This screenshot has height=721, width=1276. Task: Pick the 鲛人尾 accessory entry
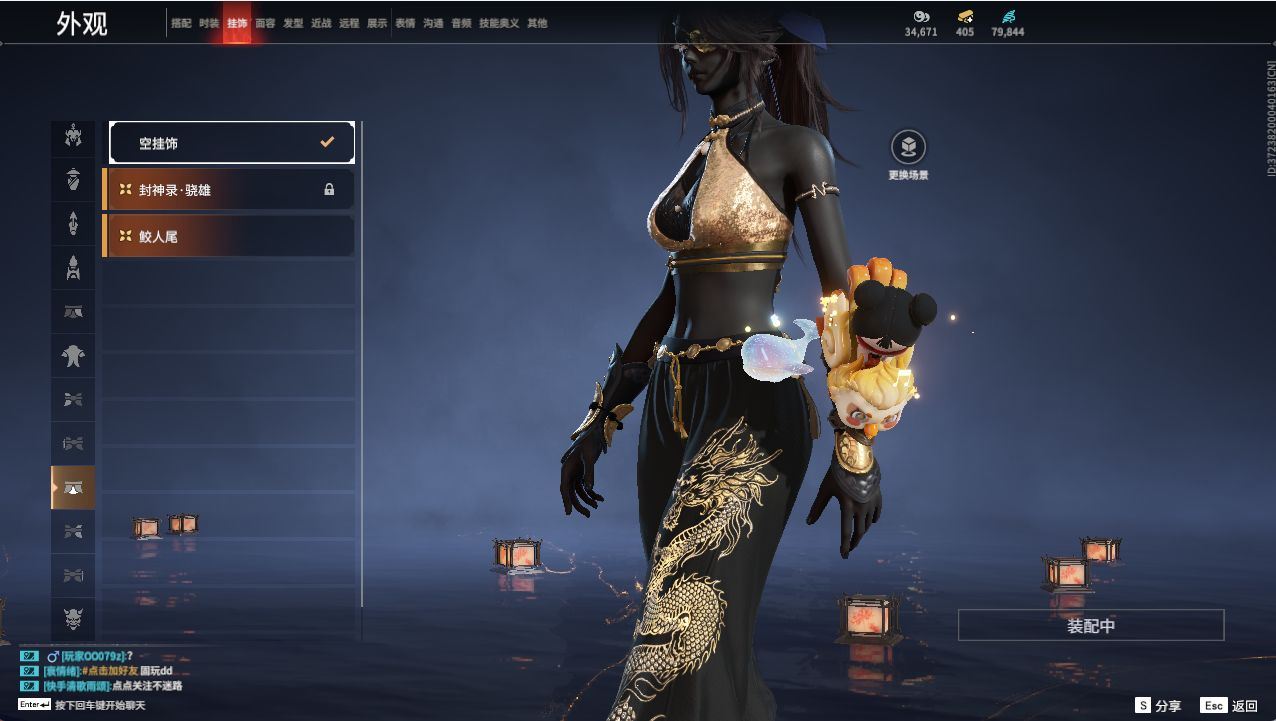click(229, 237)
